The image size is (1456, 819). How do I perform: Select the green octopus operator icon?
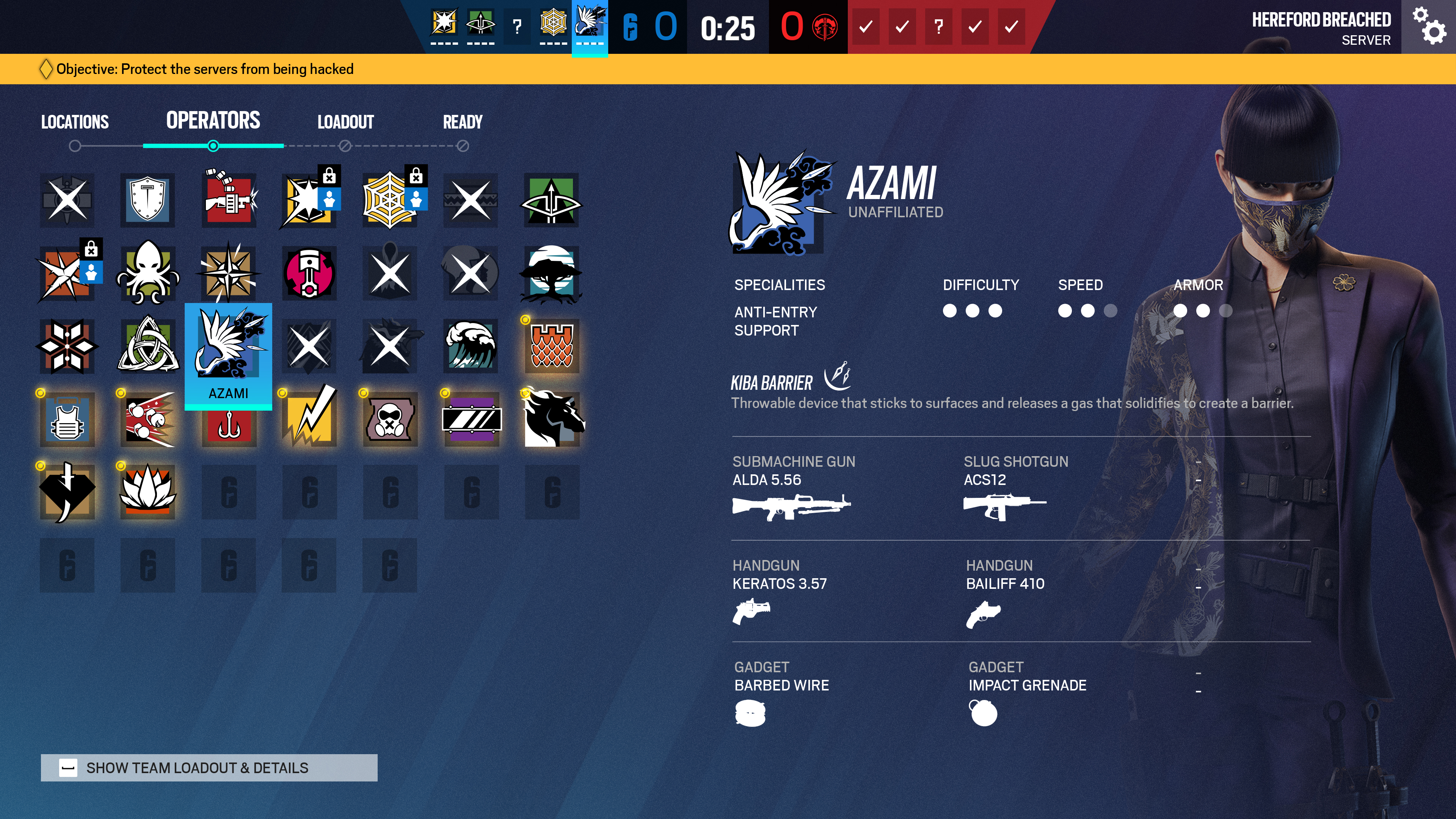[147, 273]
